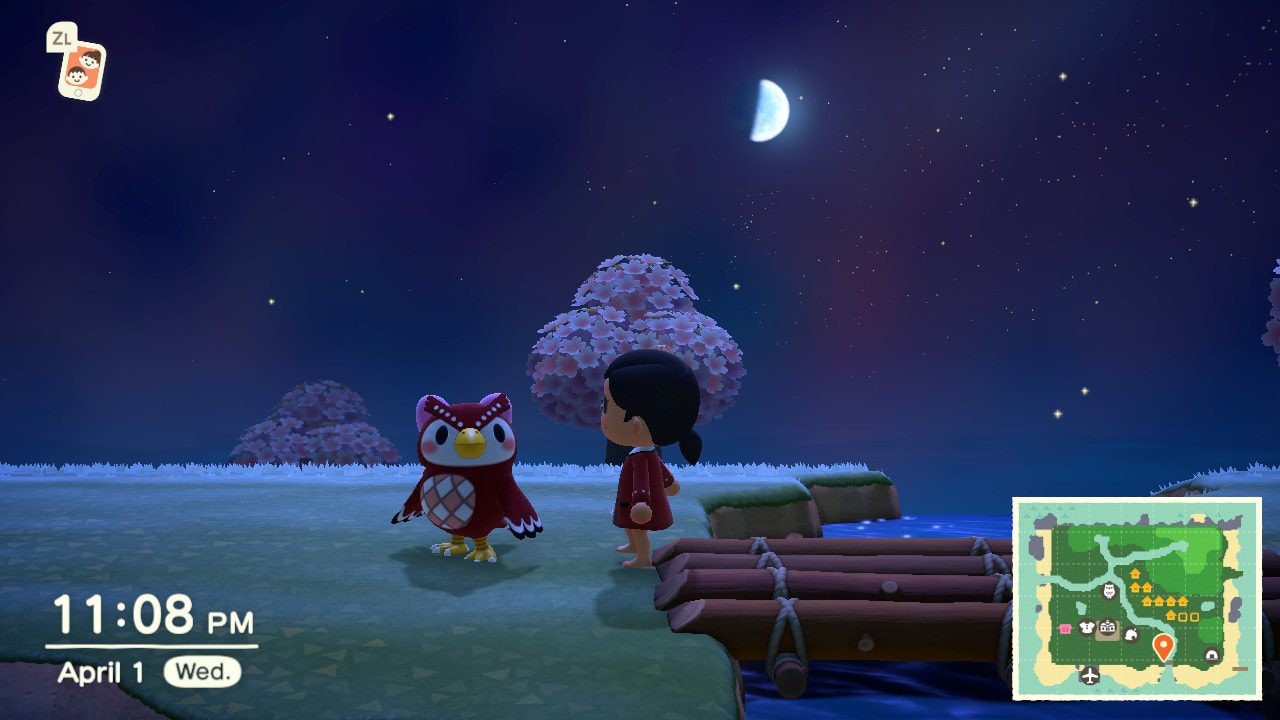Click the orange location pin on minimap

[1162, 646]
